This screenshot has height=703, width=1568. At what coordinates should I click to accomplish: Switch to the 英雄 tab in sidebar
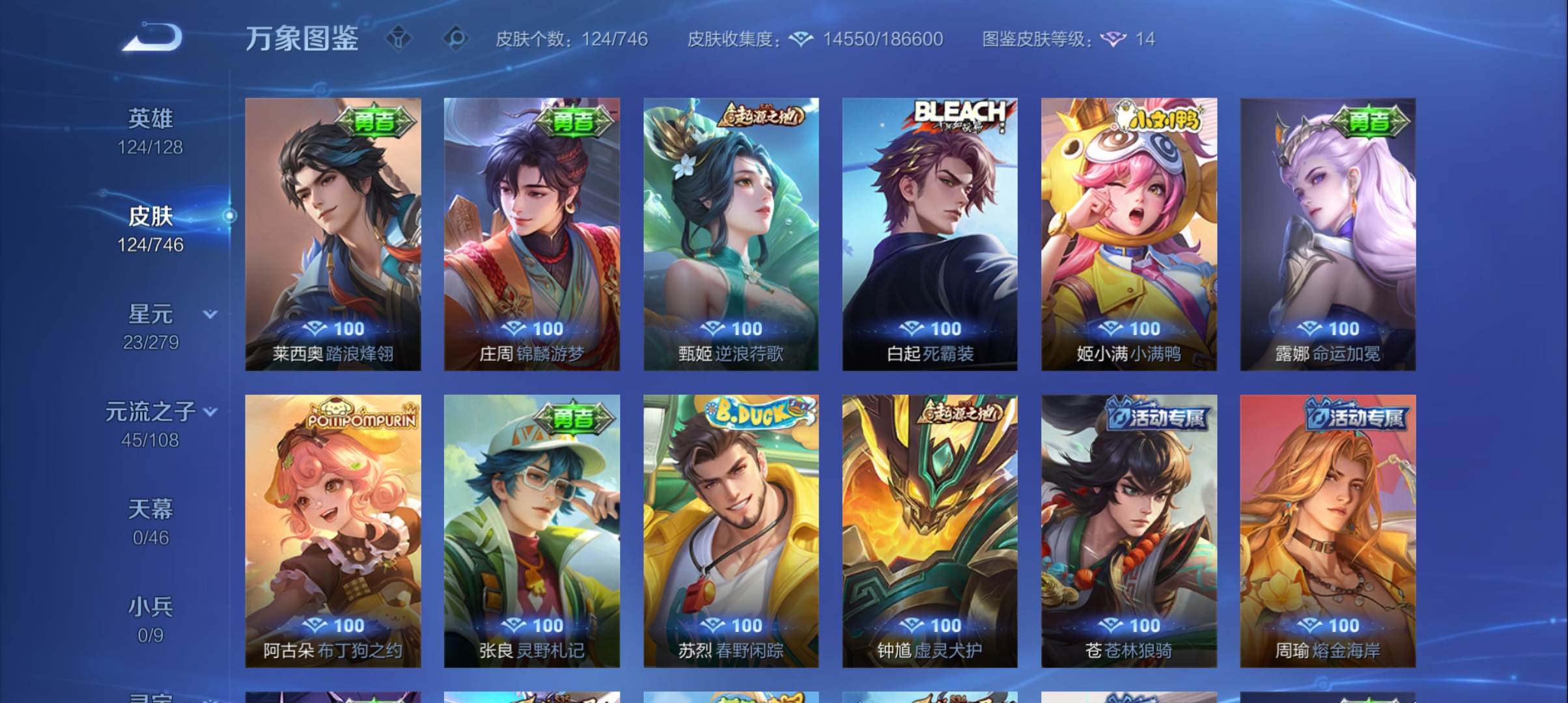click(x=151, y=118)
